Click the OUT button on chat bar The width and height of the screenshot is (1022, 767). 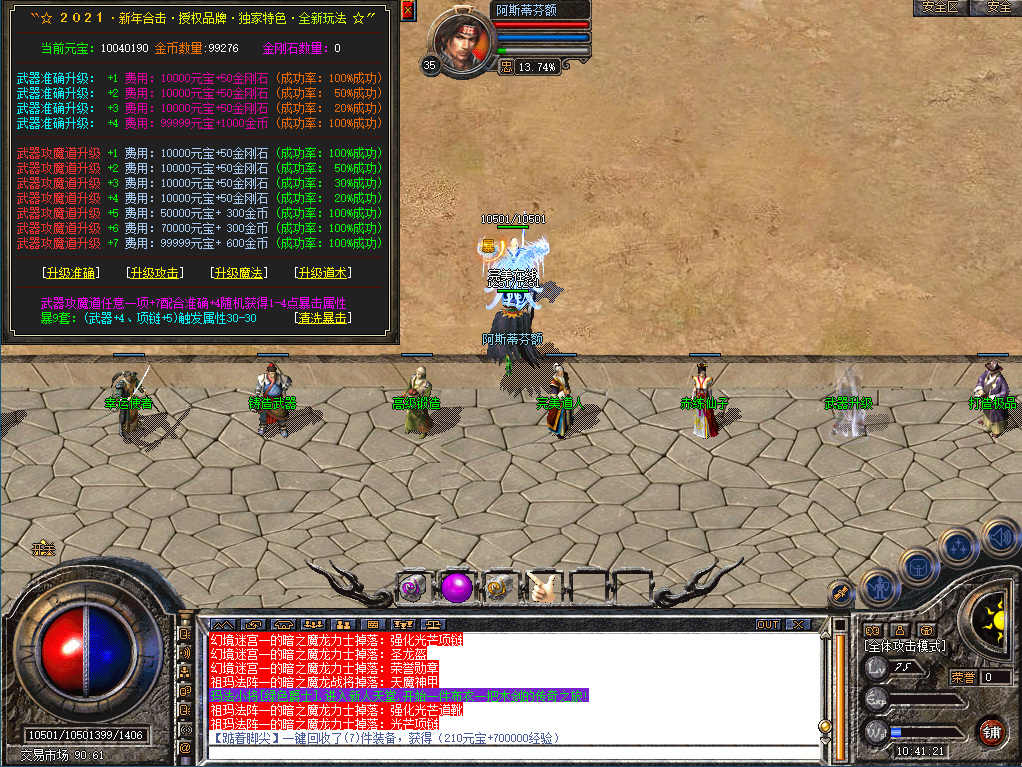[x=768, y=624]
